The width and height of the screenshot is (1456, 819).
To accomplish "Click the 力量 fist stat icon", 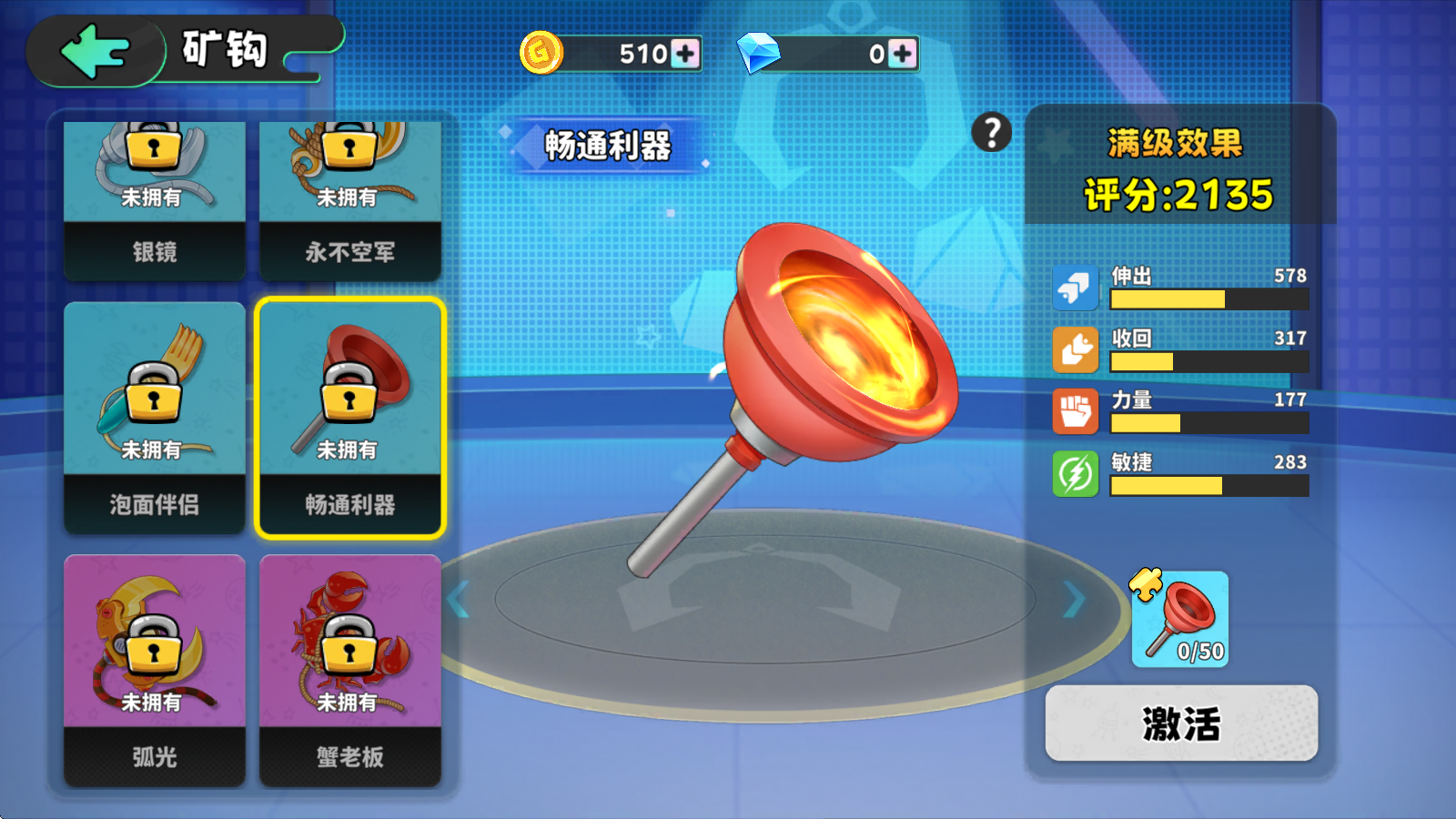I will (x=1075, y=411).
